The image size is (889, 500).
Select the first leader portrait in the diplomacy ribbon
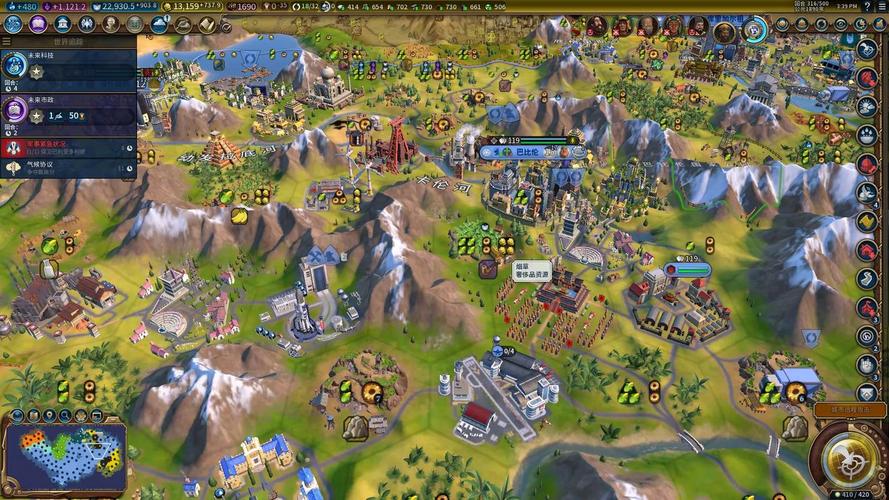pos(597,26)
